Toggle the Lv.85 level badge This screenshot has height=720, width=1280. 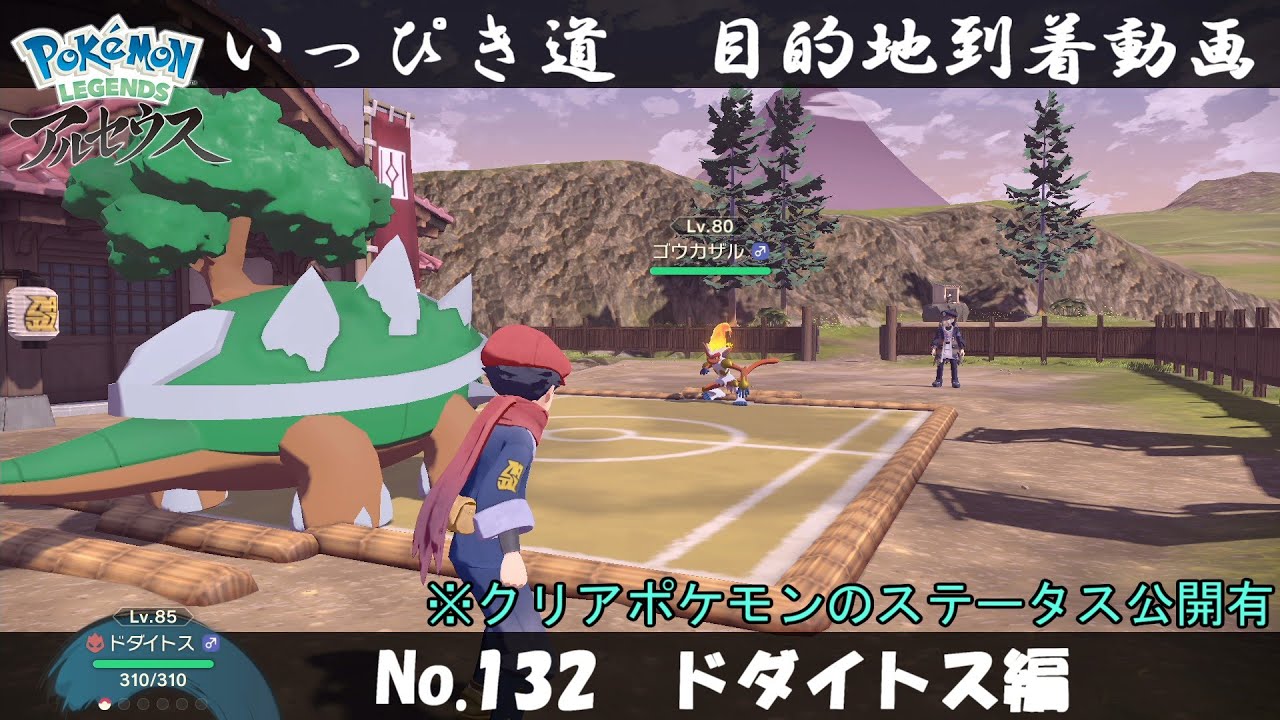click(x=152, y=617)
